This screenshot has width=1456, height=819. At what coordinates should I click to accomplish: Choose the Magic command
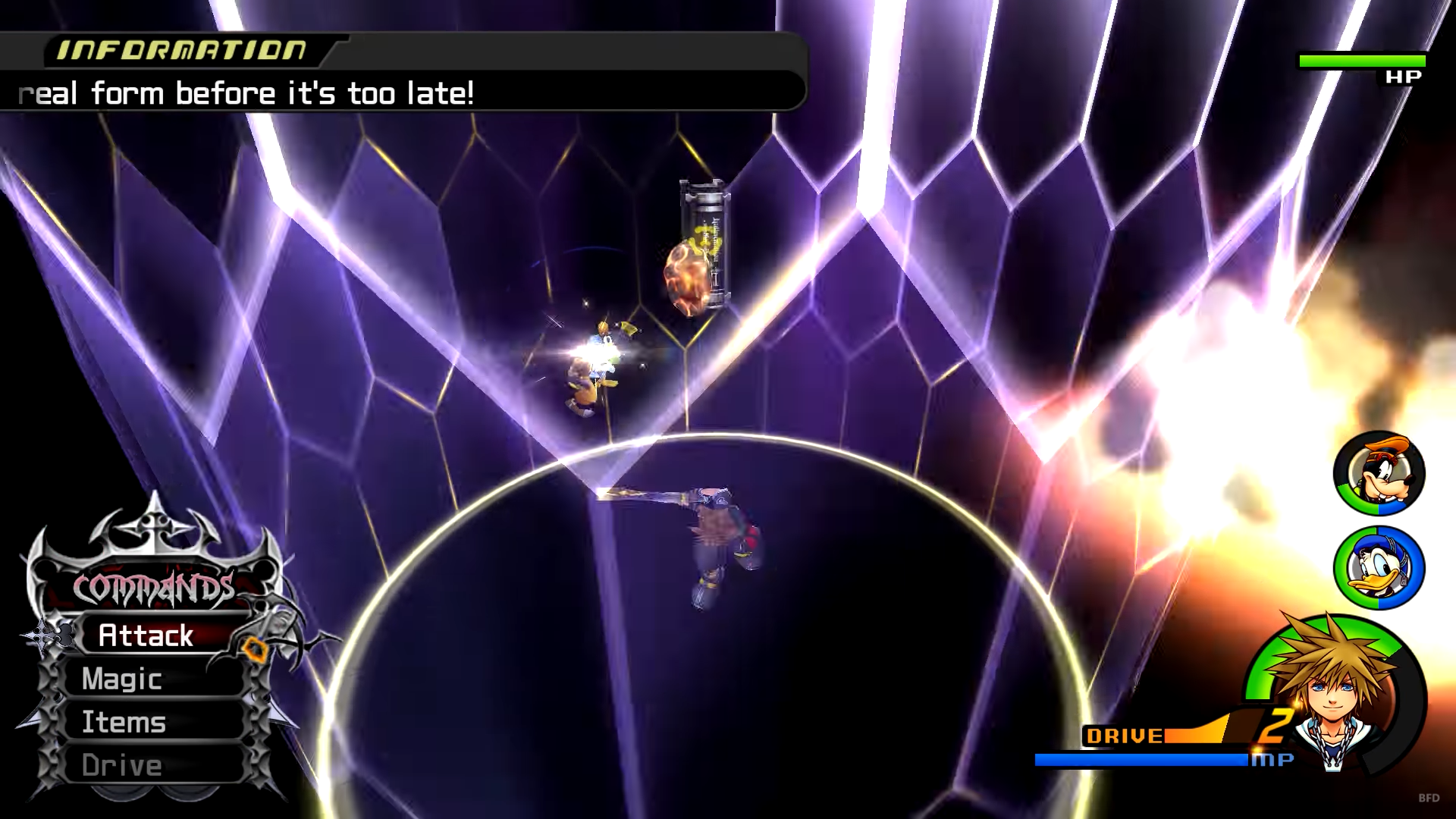pyautogui.click(x=123, y=679)
